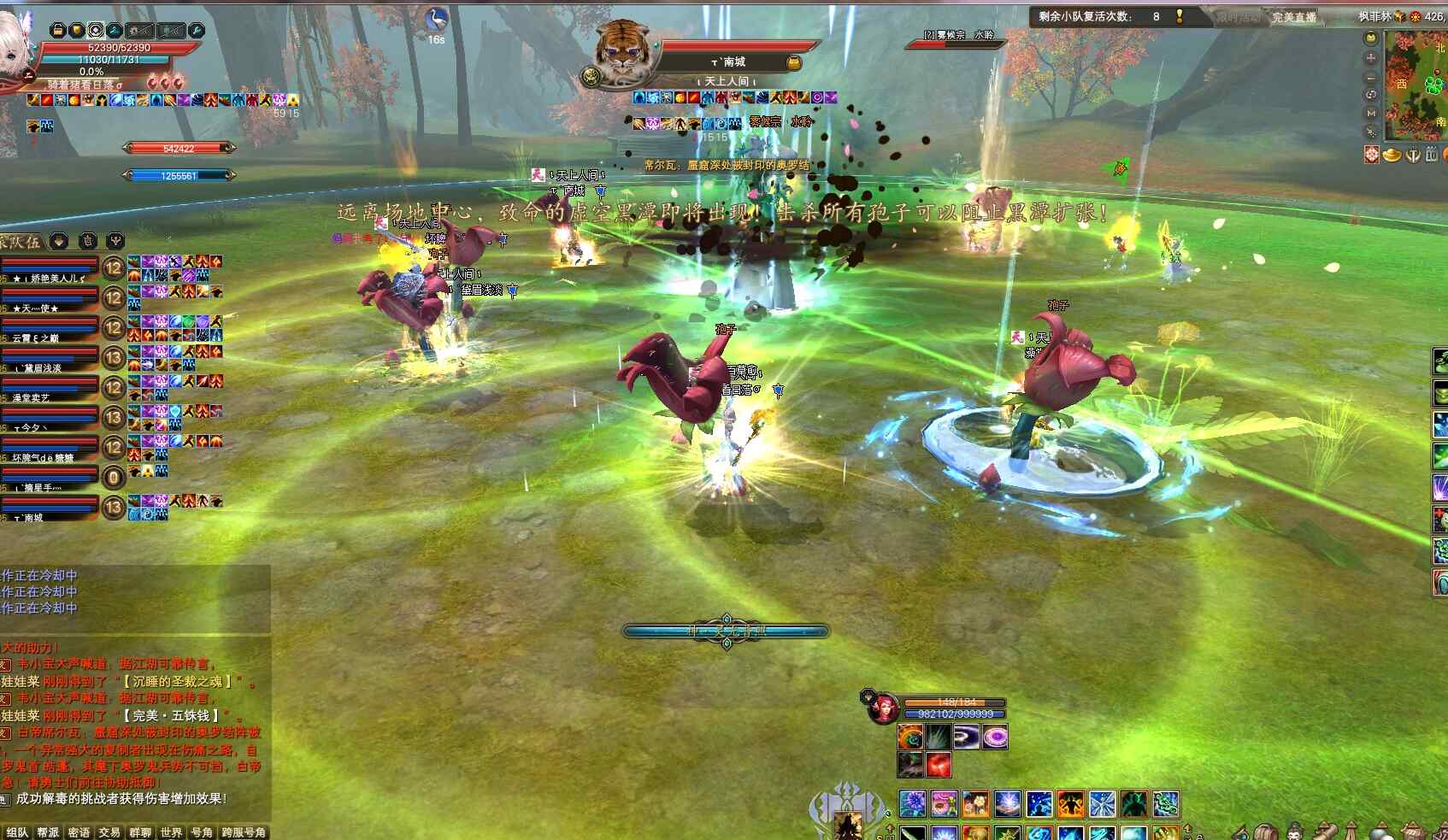
Task: Open the world map with the M button
Action: 1371,113
